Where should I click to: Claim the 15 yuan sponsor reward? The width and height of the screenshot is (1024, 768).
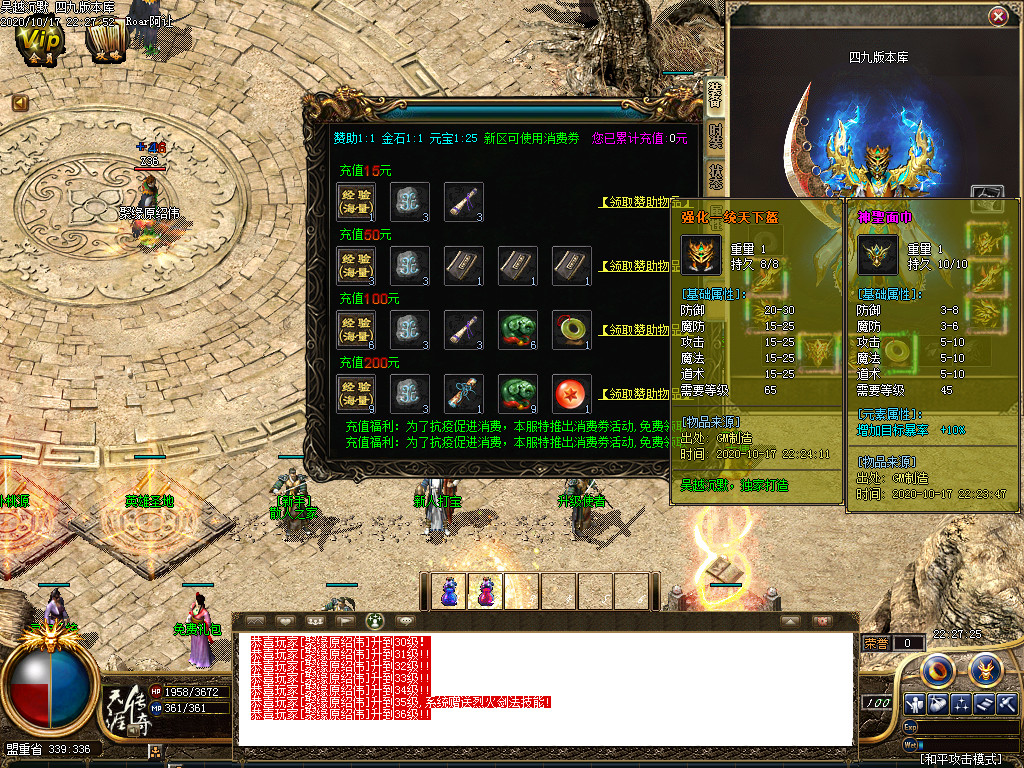[x=639, y=202]
